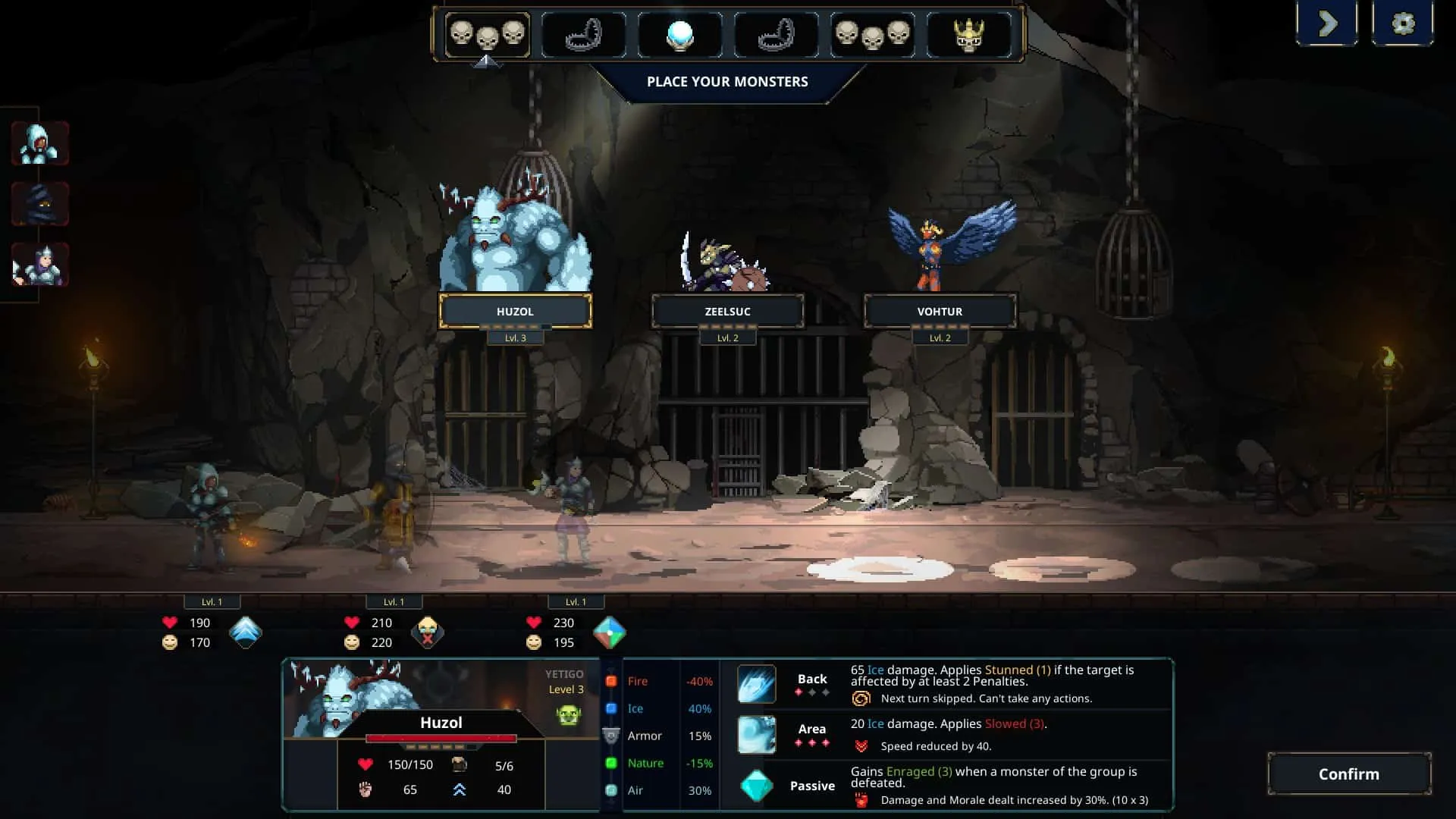Click the Armor slider marker on resistance bar
The width and height of the screenshot is (1456, 819).
610,736
